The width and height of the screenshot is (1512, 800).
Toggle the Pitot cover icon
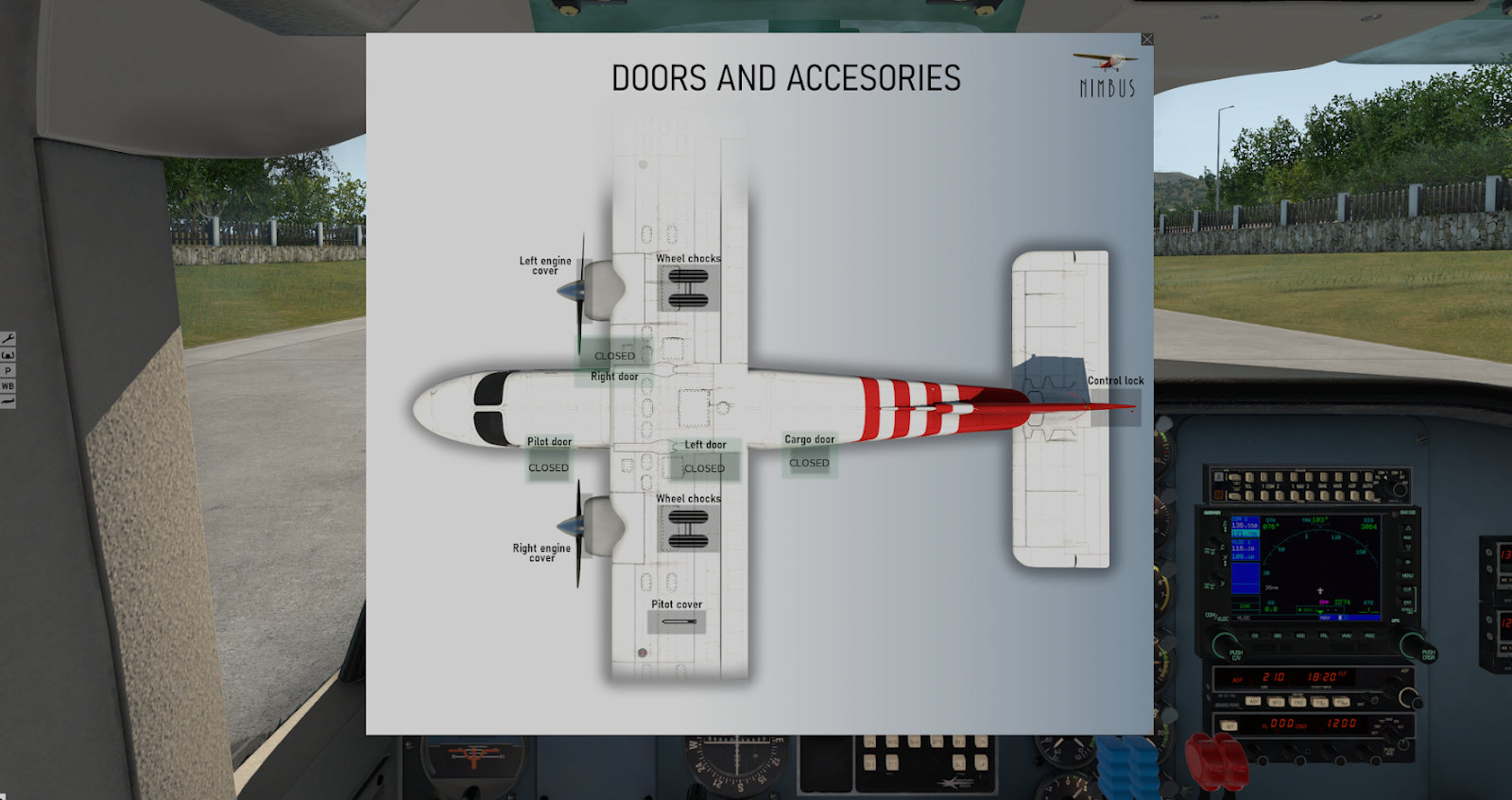[x=677, y=621]
